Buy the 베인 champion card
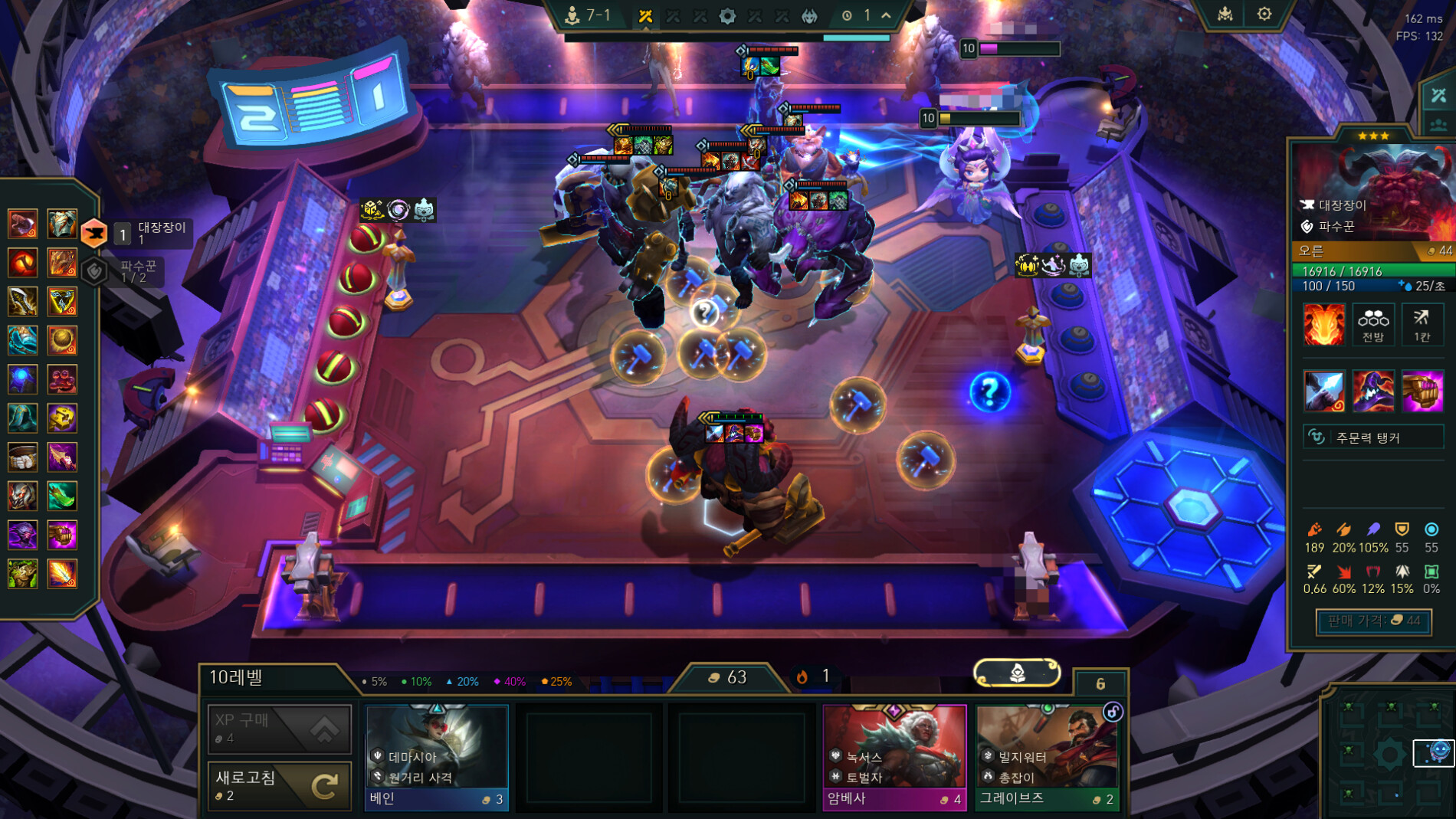Image resolution: width=1456 pixels, height=819 pixels. [x=436, y=756]
